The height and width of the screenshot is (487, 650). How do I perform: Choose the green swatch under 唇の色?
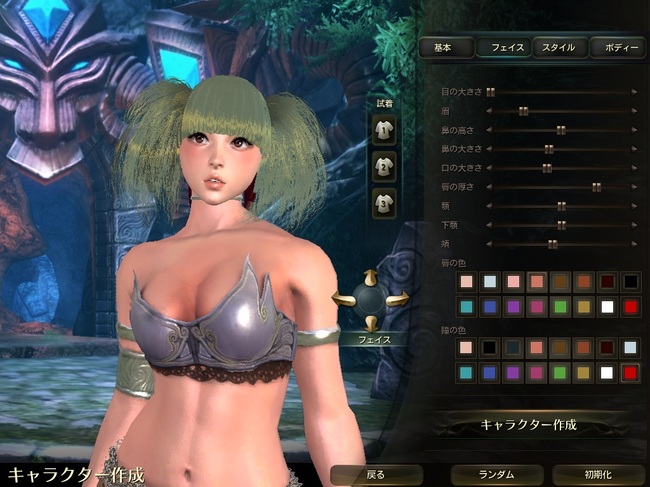(561, 305)
